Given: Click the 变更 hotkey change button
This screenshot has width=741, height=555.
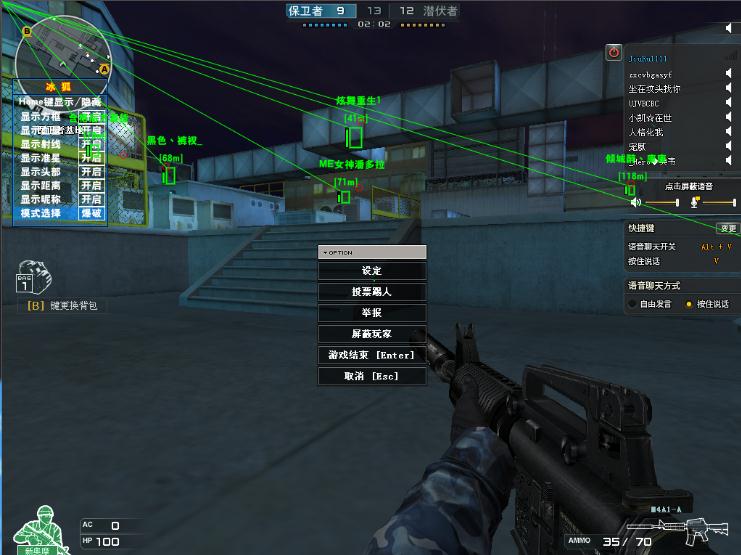Looking at the screenshot, I should pyautogui.click(x=727, y=229).
